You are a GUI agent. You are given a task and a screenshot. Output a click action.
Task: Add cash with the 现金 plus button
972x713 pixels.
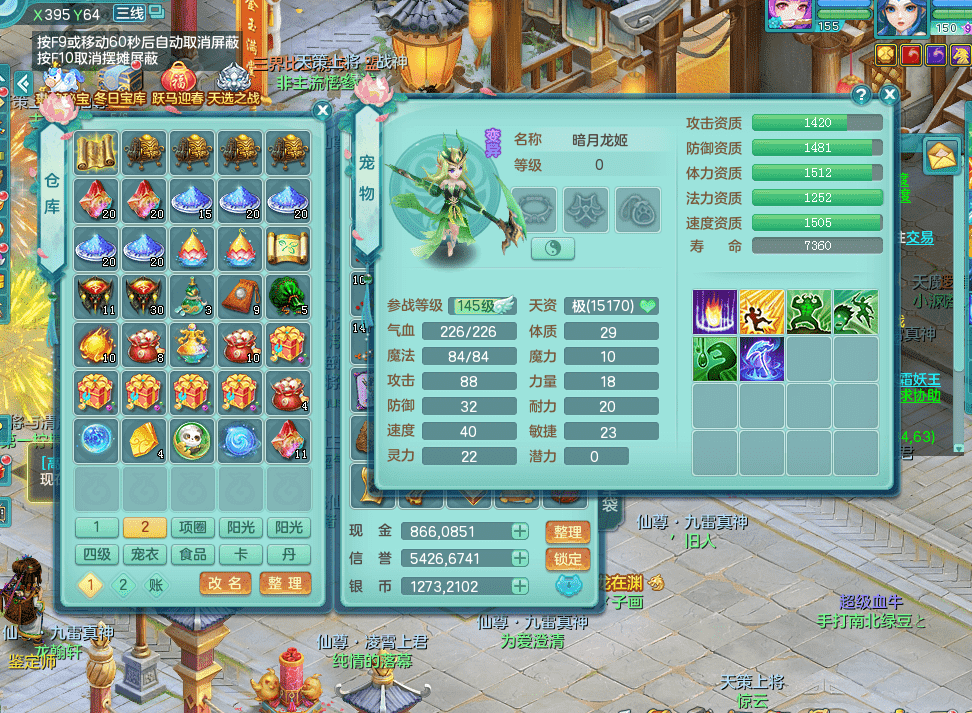[x=520, y=531]
